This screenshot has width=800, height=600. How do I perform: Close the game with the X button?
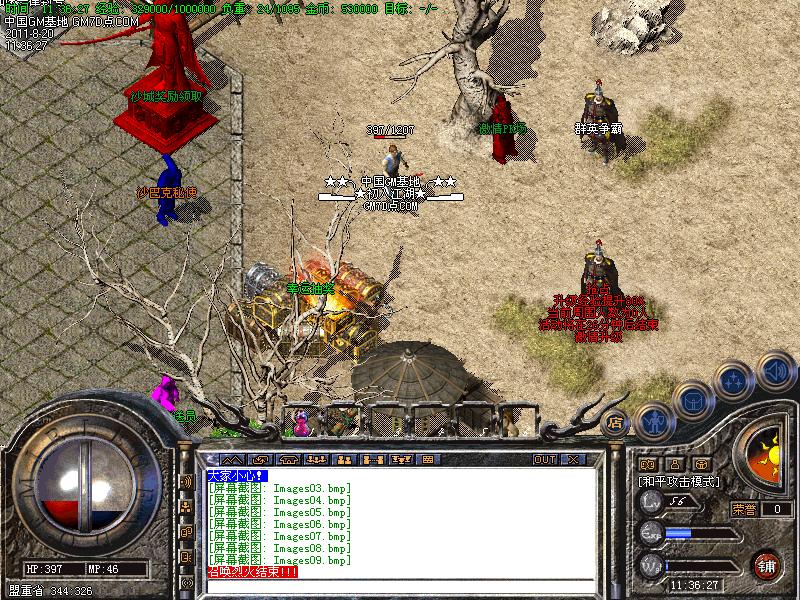(573, 459)
